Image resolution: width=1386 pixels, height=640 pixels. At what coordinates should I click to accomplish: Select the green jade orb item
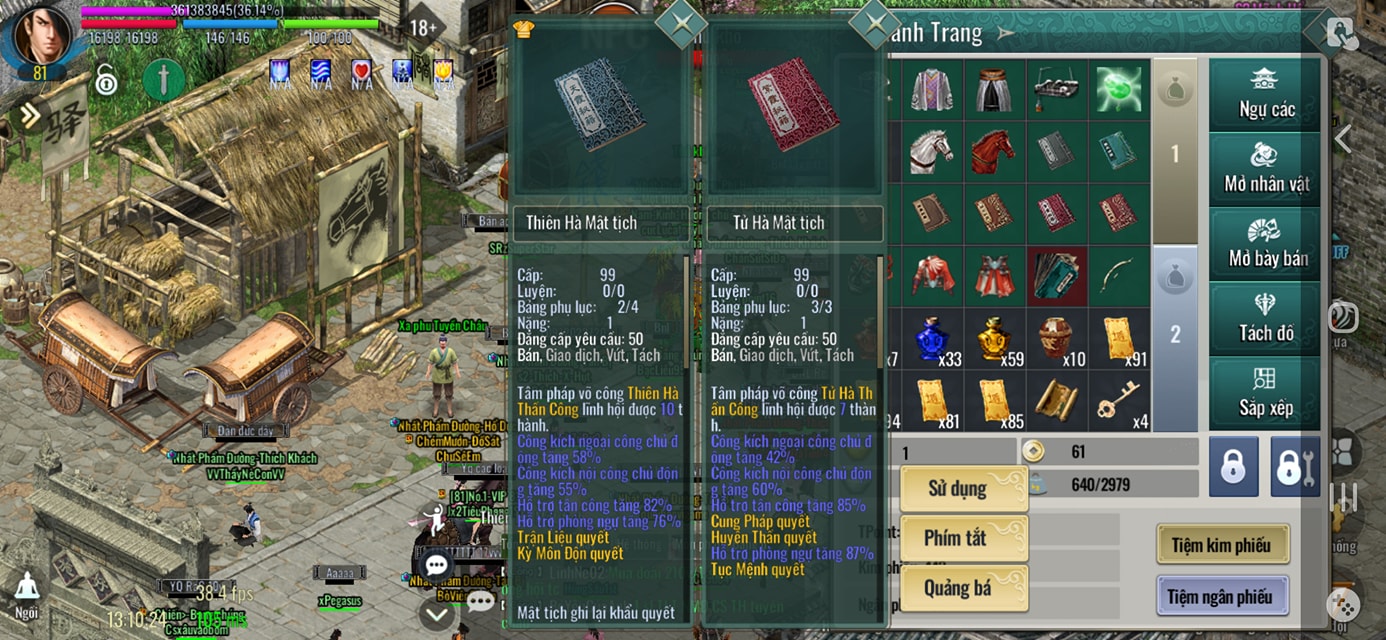[x=1118, y=90]
